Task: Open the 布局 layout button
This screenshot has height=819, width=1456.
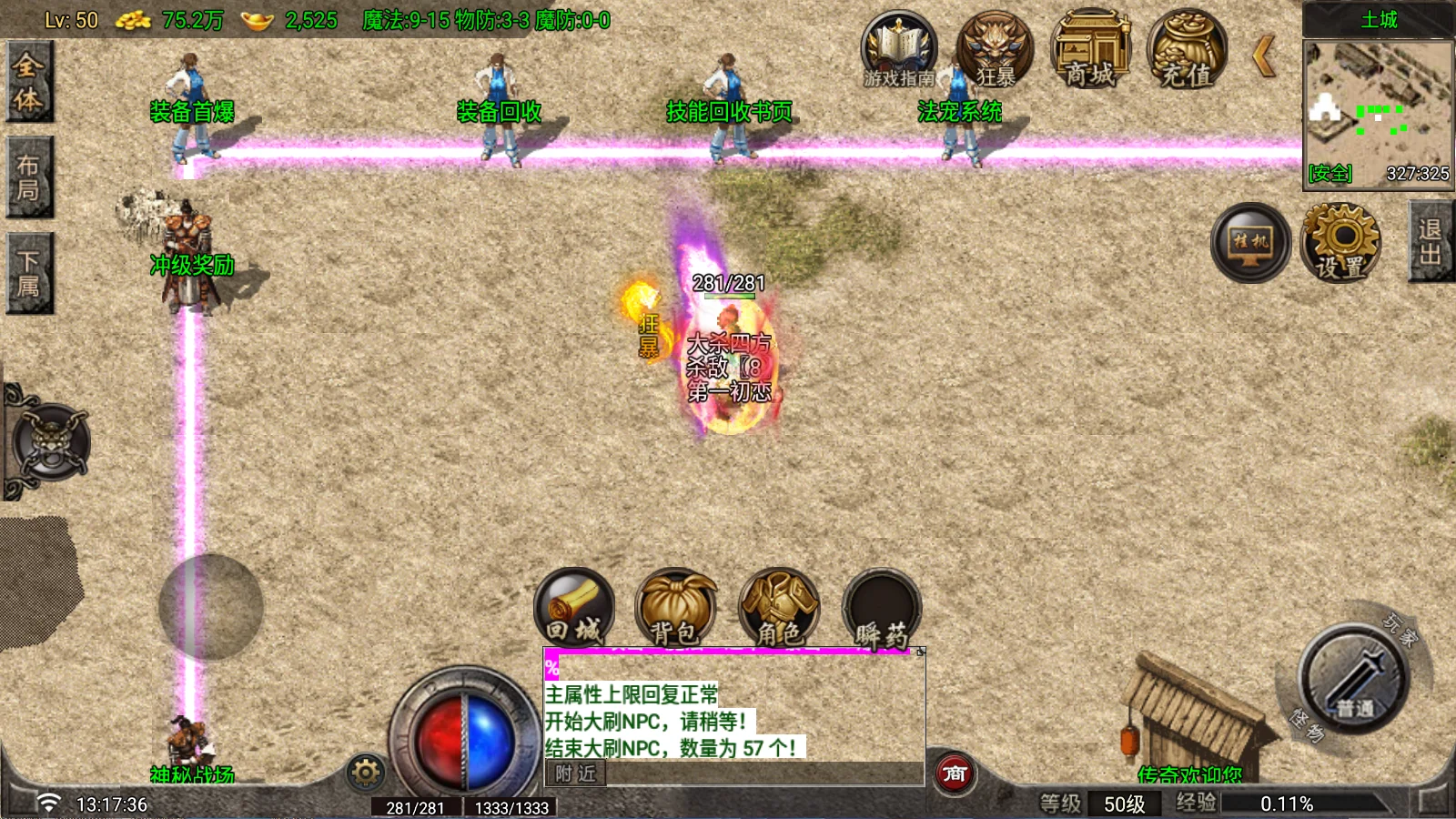Action: click(28, 177)
